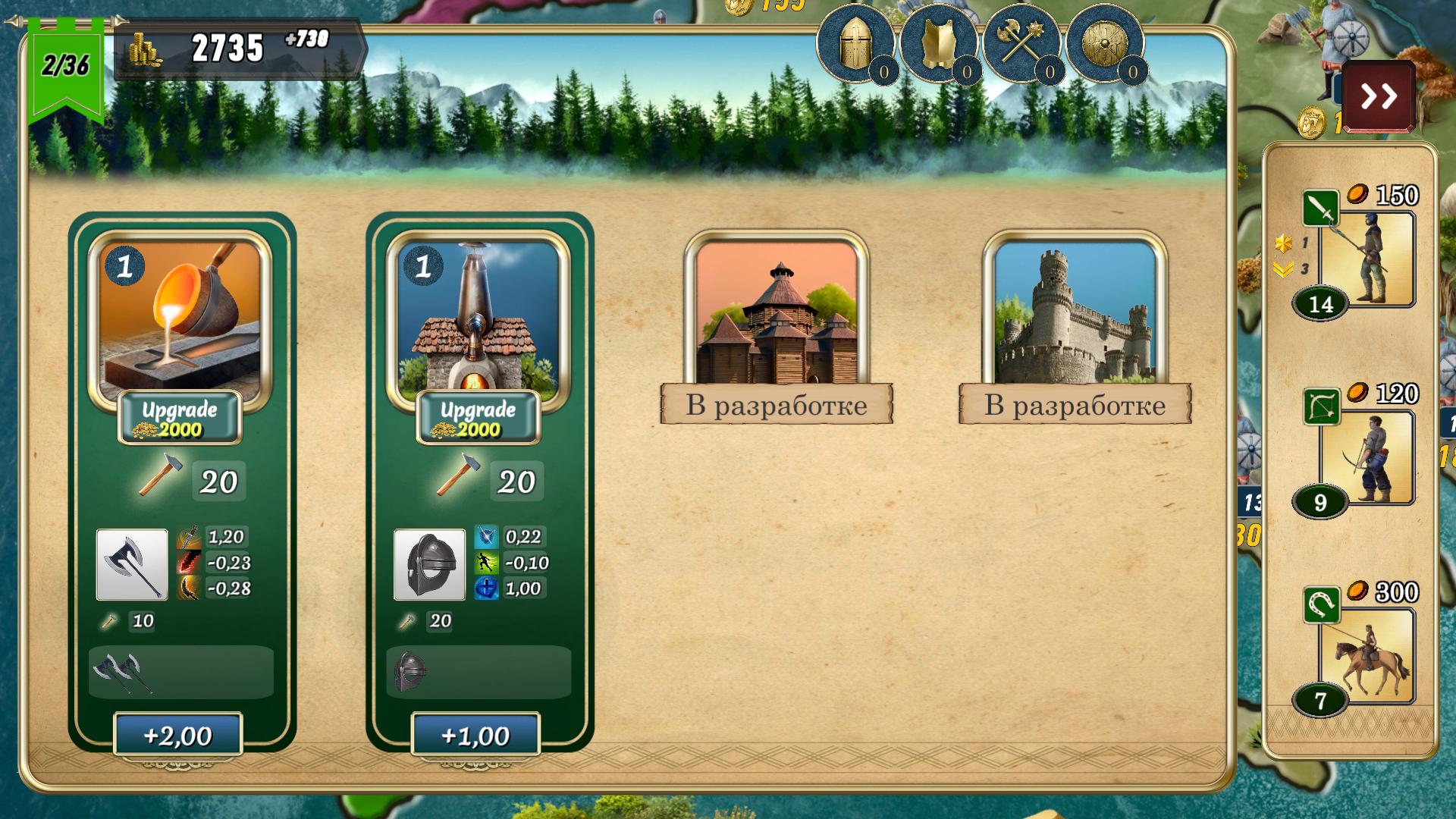Image resolution: width=1456 pixels, height=819 pixels.
Task: Click the iron helmet item icon
Action: [429, 565]
